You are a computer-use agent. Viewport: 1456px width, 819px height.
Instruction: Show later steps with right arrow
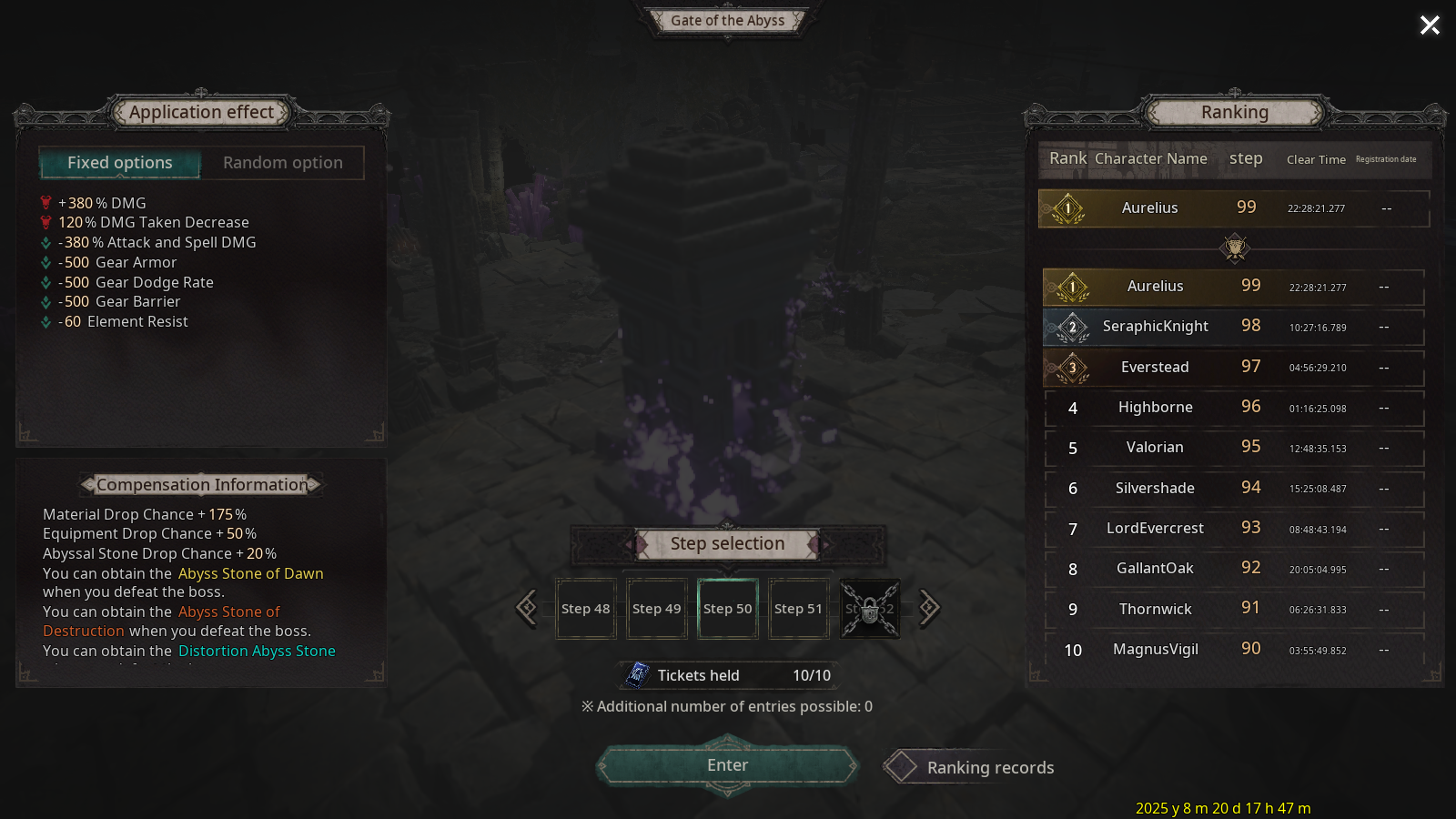click(x=928, y=608)
